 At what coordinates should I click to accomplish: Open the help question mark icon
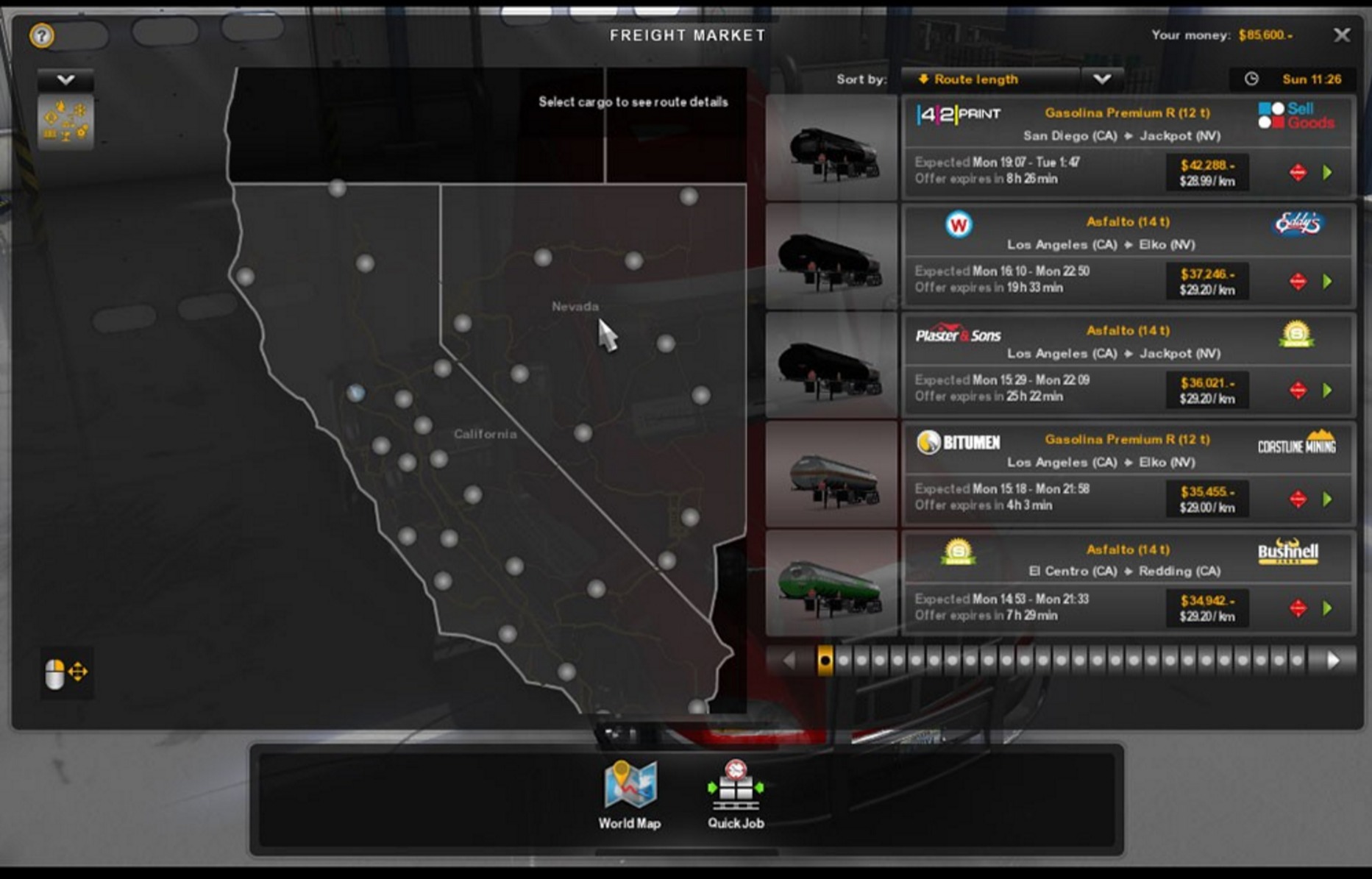(42, 35)
